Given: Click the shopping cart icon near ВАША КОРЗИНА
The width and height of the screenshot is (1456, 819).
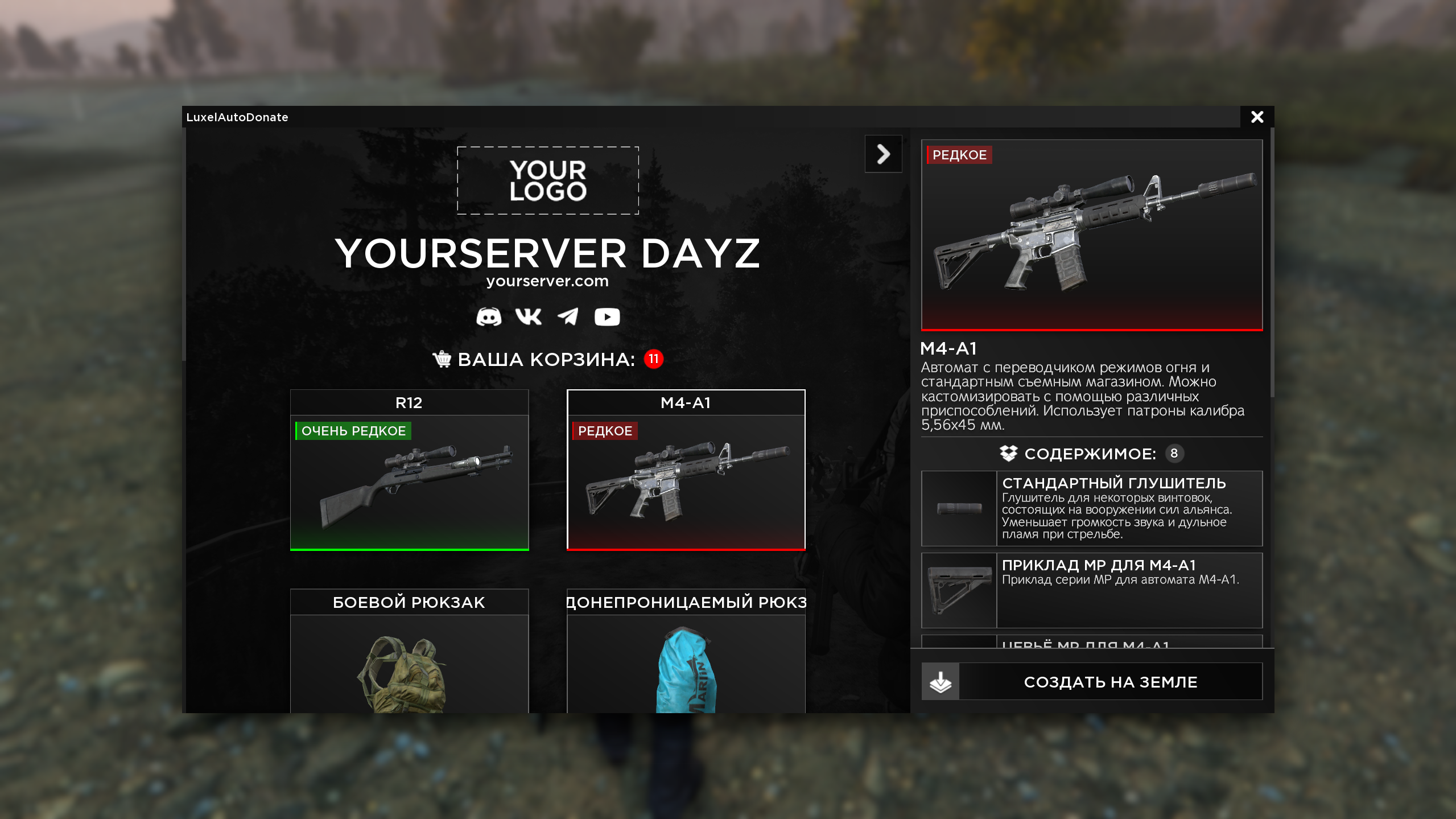Looking at the screenshot, I should point(442,359).
